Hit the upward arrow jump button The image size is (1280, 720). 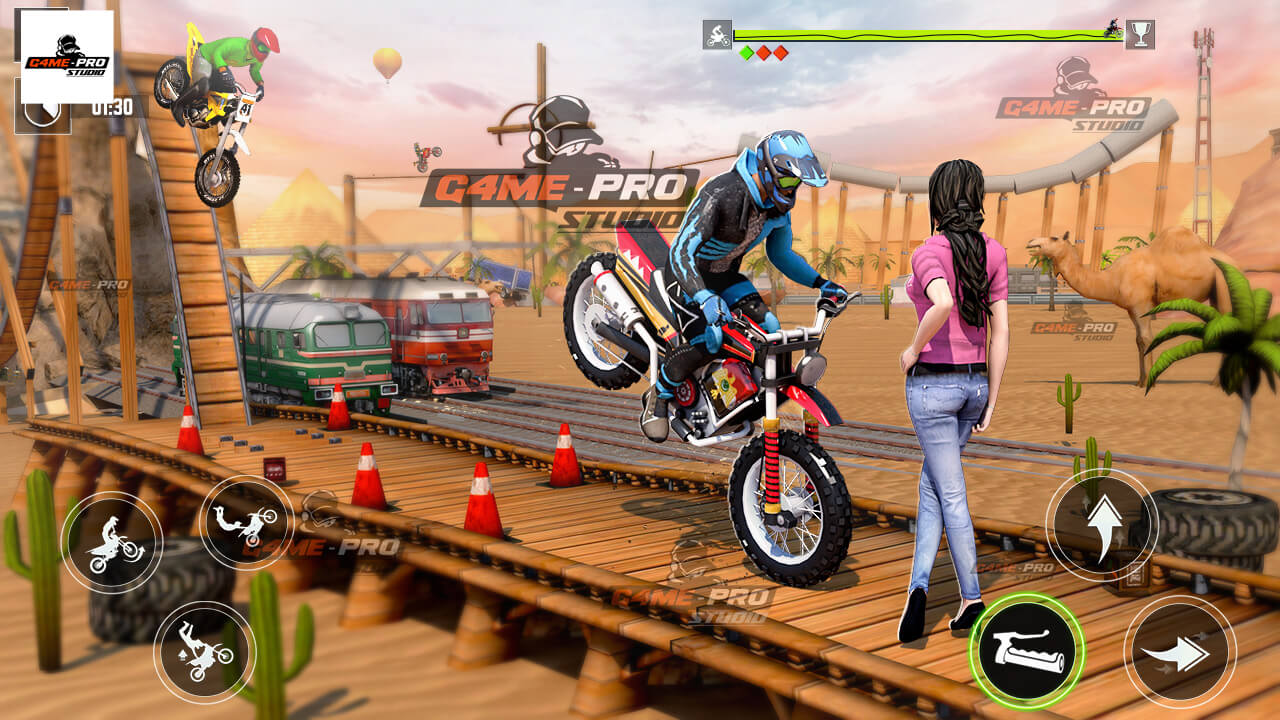click(1101, 525)
